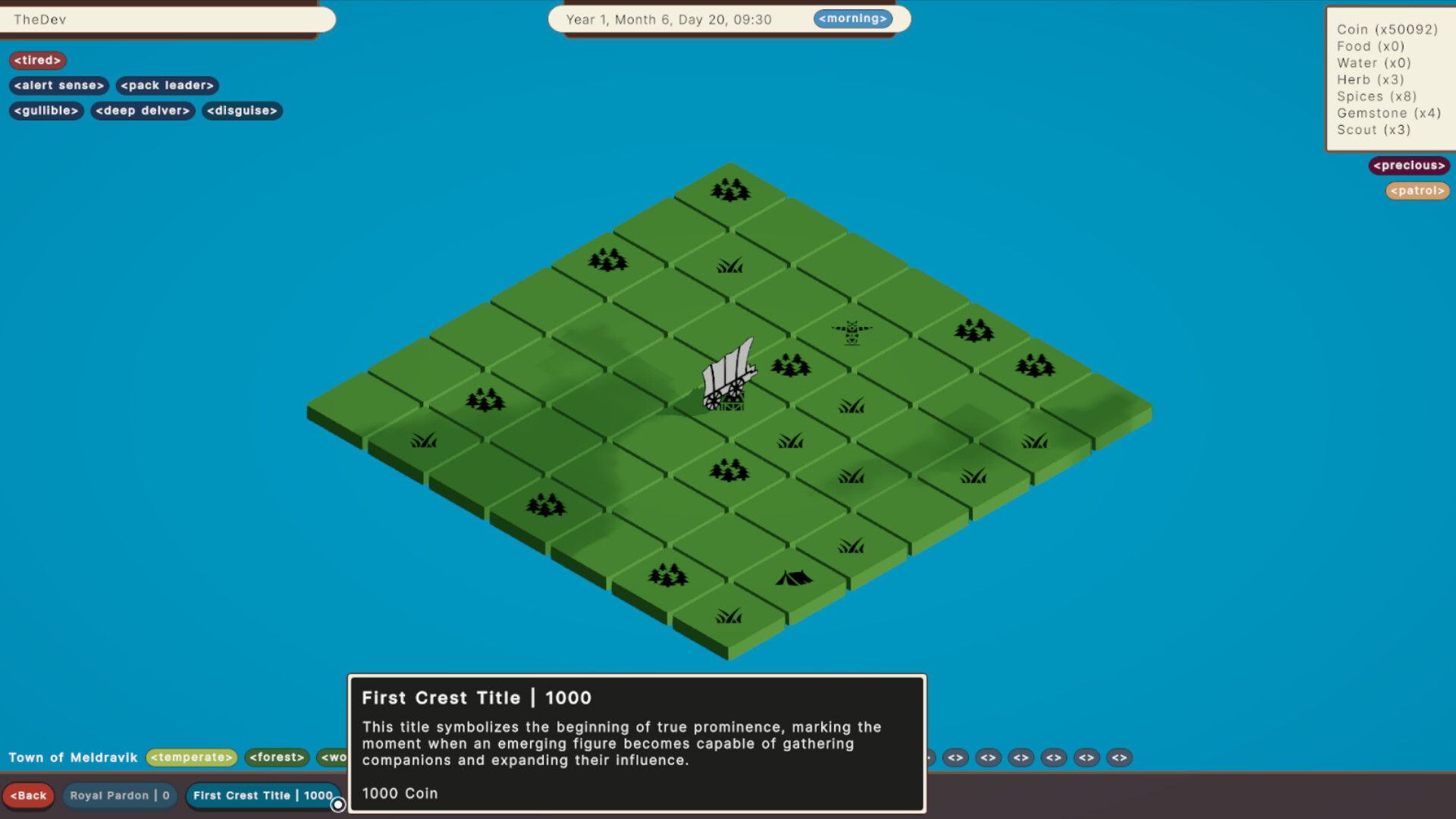
Task: Open the Scout entry in the inventory panel
Action: pyautogui.click(x=1373, y=130)
